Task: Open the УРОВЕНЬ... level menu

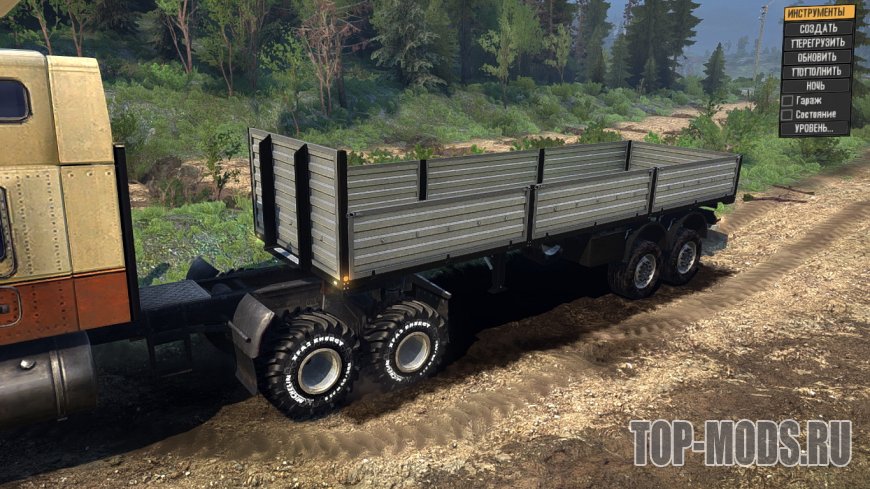Action: (x=818, y=129)
